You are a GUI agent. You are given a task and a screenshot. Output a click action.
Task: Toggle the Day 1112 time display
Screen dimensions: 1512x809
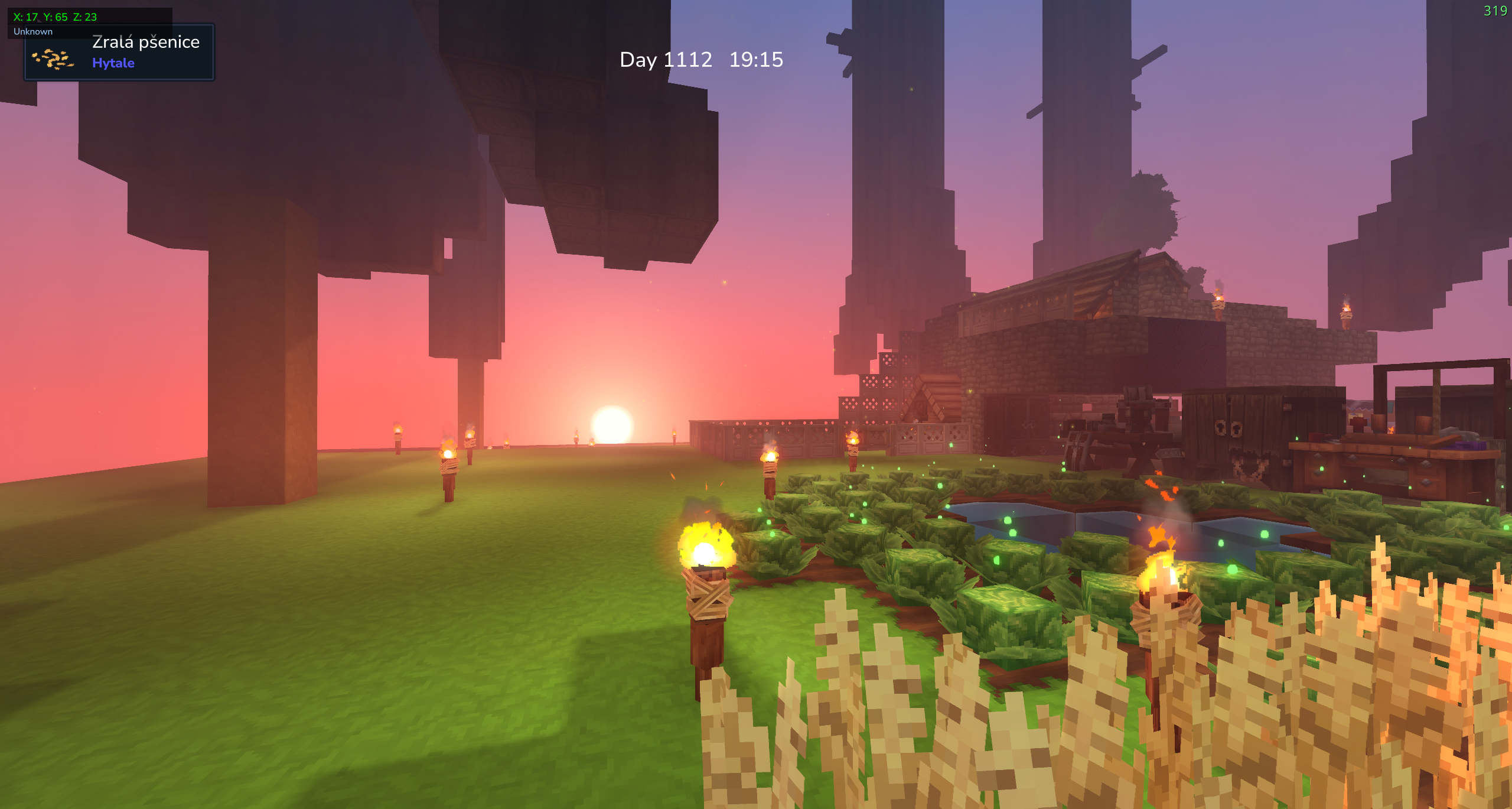tap(666, 59)
